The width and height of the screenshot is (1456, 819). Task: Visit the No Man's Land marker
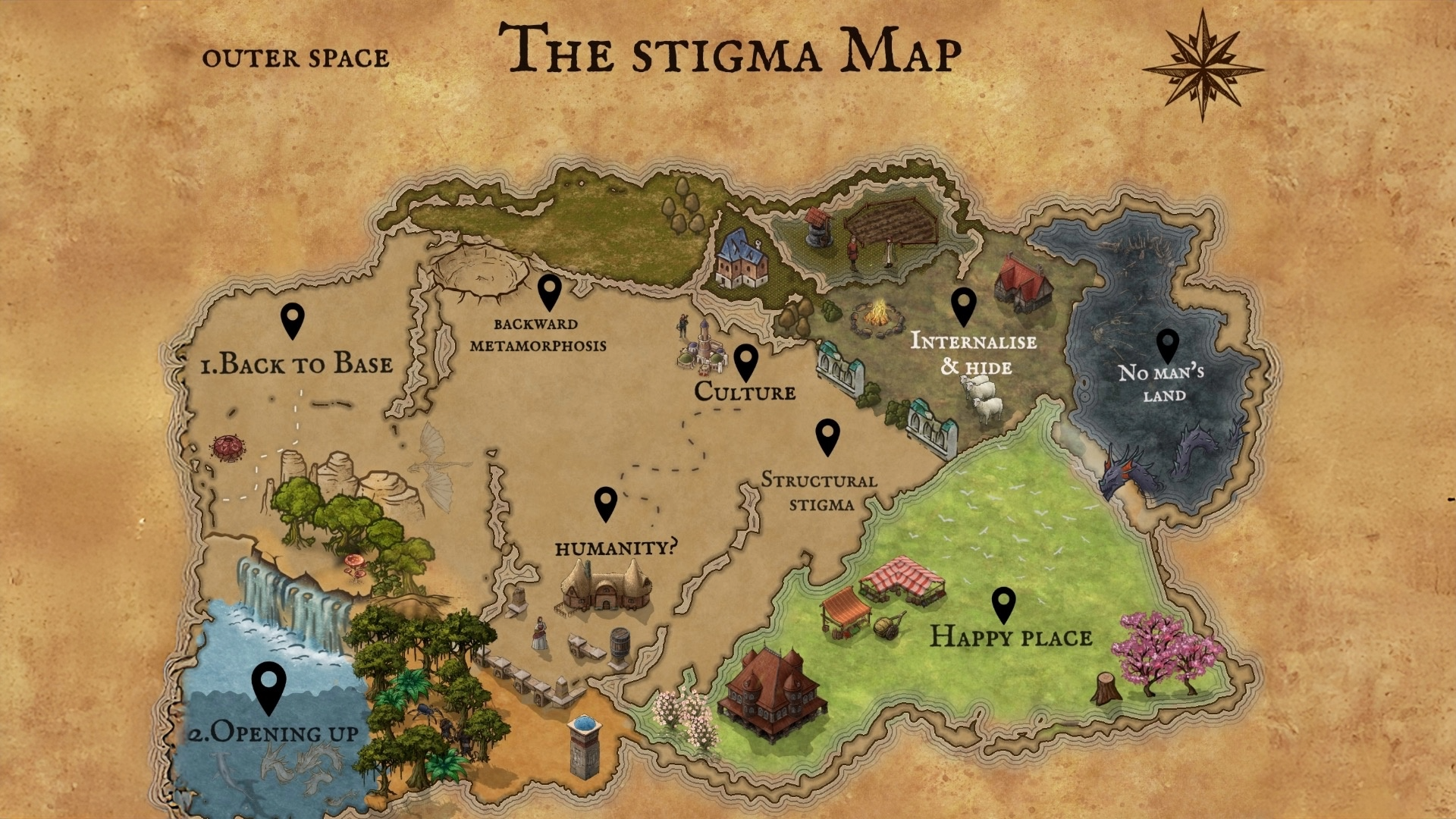(x=1167, y=345)
